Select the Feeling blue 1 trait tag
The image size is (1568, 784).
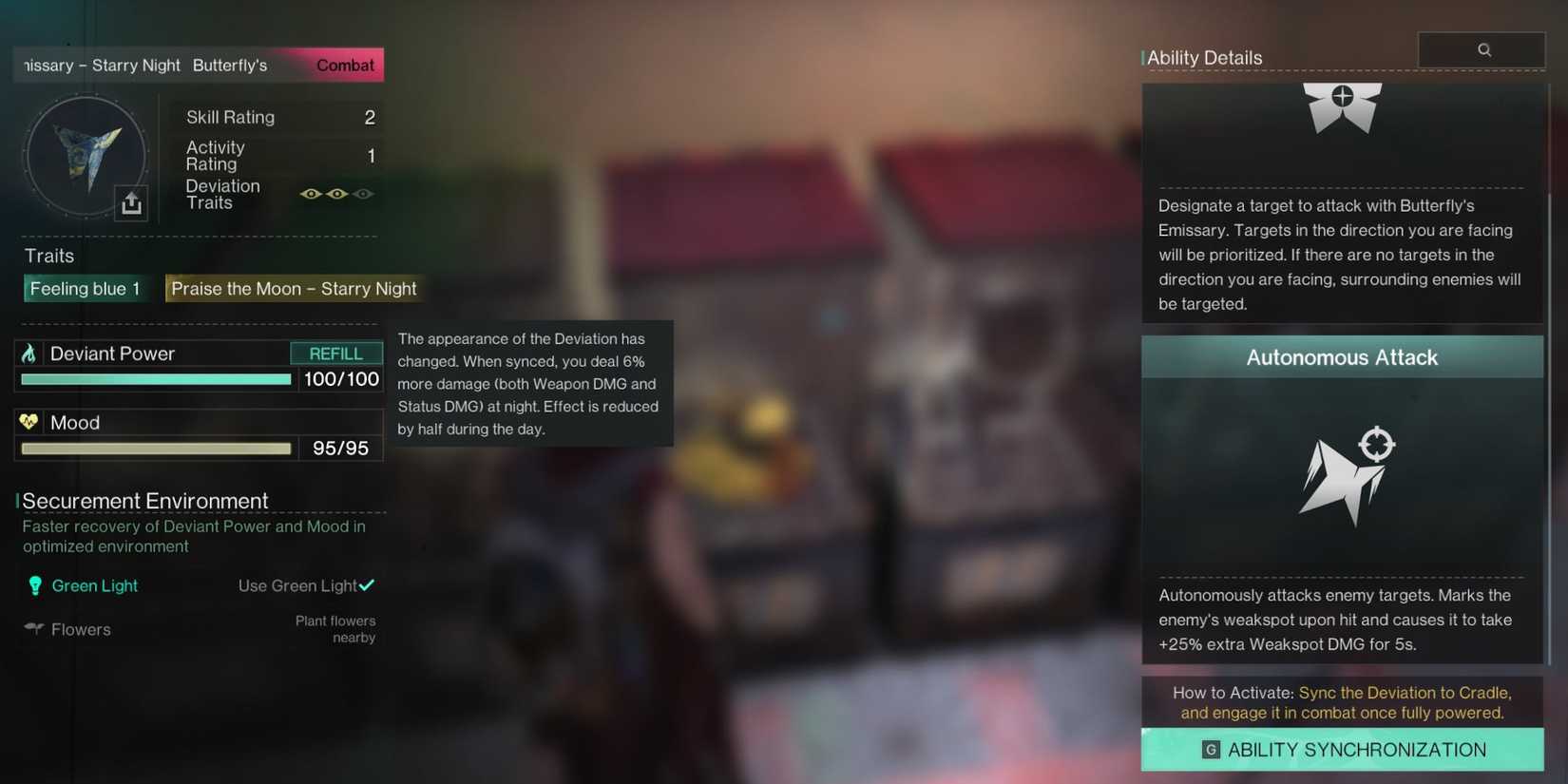(86, 288)
